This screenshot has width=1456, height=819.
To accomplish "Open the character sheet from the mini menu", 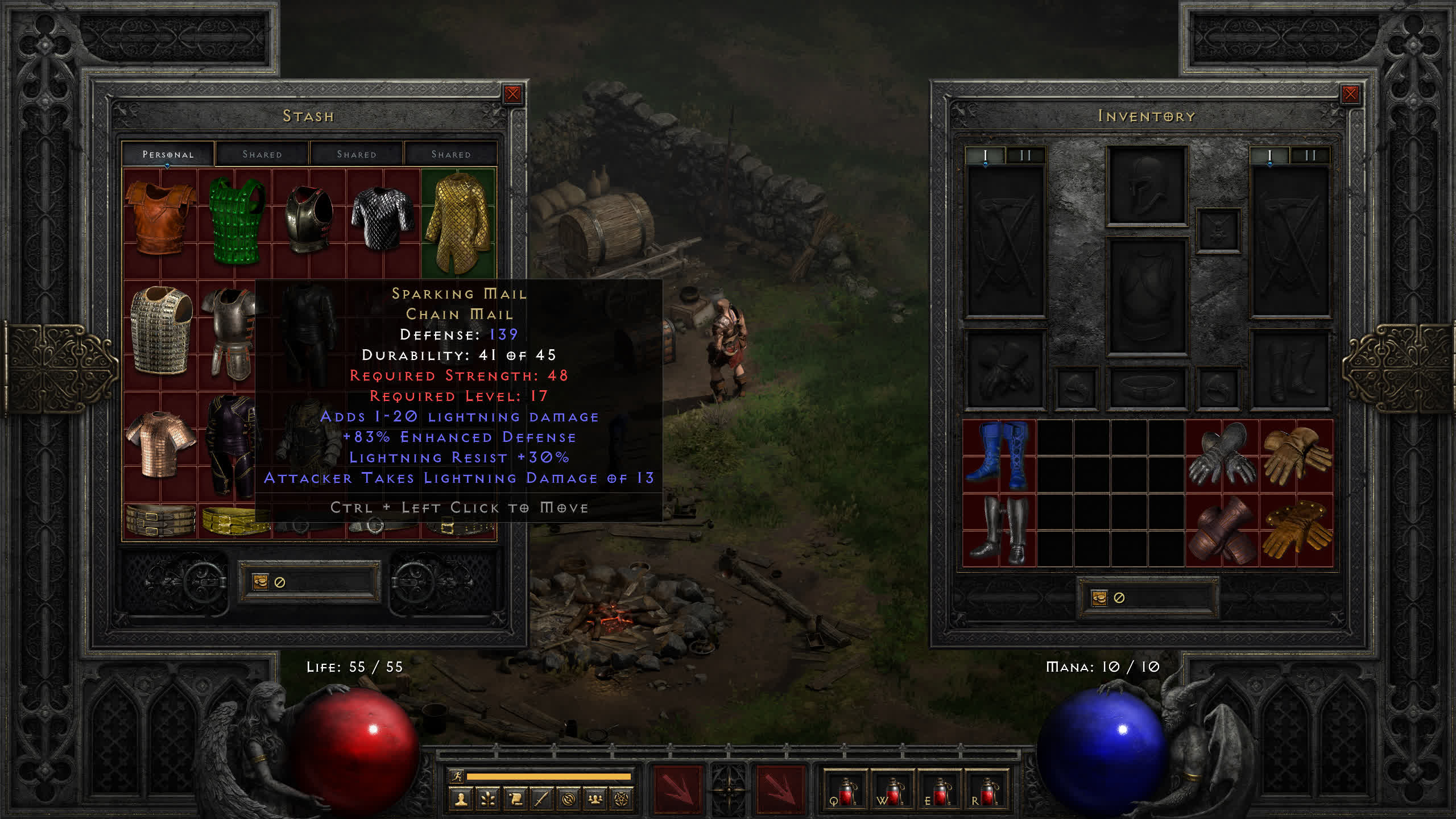I will coord(461,800).
